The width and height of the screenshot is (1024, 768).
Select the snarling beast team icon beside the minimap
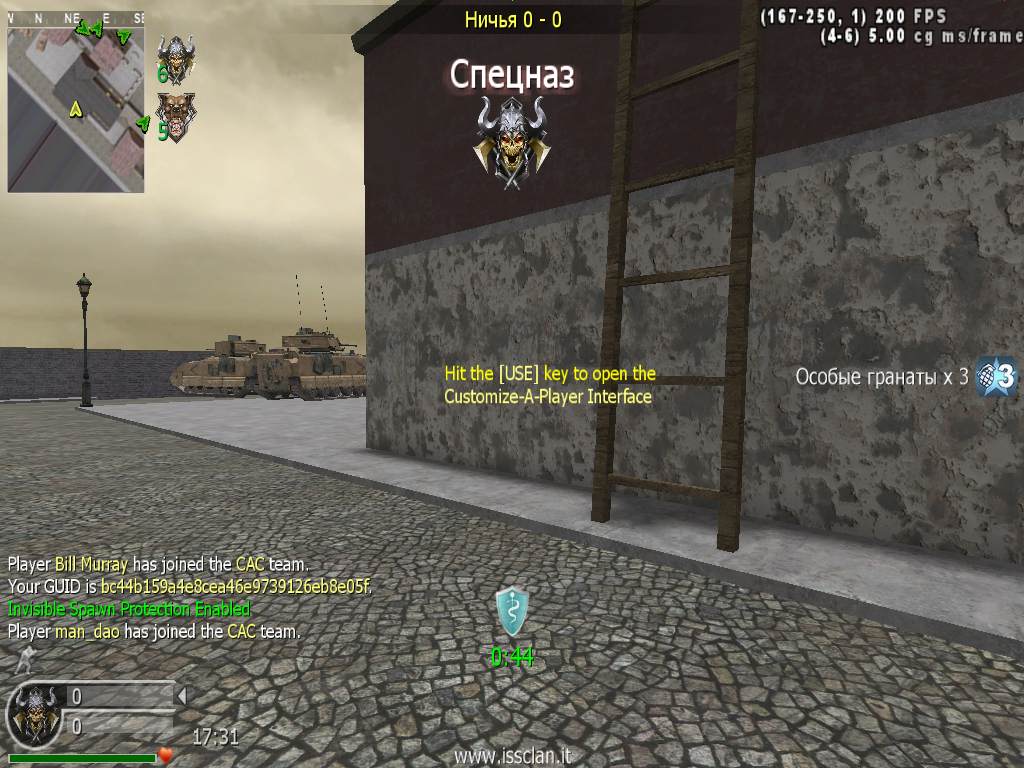tap(177, 116)
